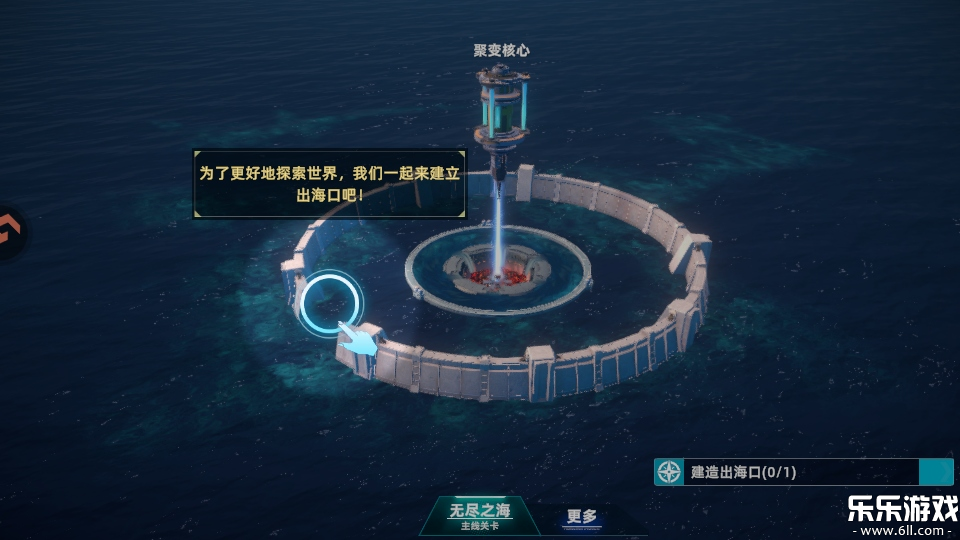Image resolution: width=960 pixels, height=540 pixels.
Task: Click the compass icon on the quest bar
Action: [x=669, y=472]
